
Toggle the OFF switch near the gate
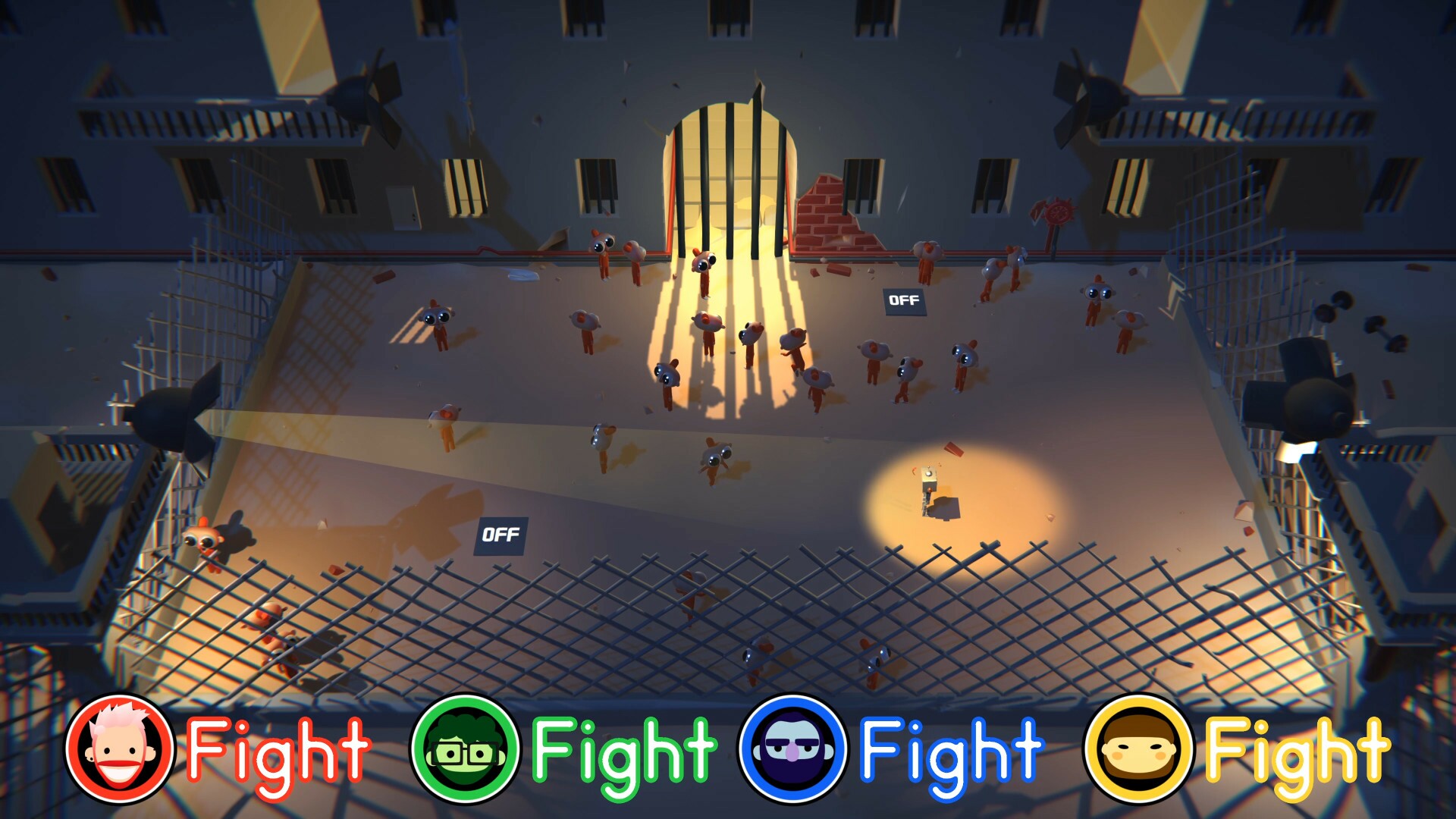pyautogui.click(x=904, y=300)
